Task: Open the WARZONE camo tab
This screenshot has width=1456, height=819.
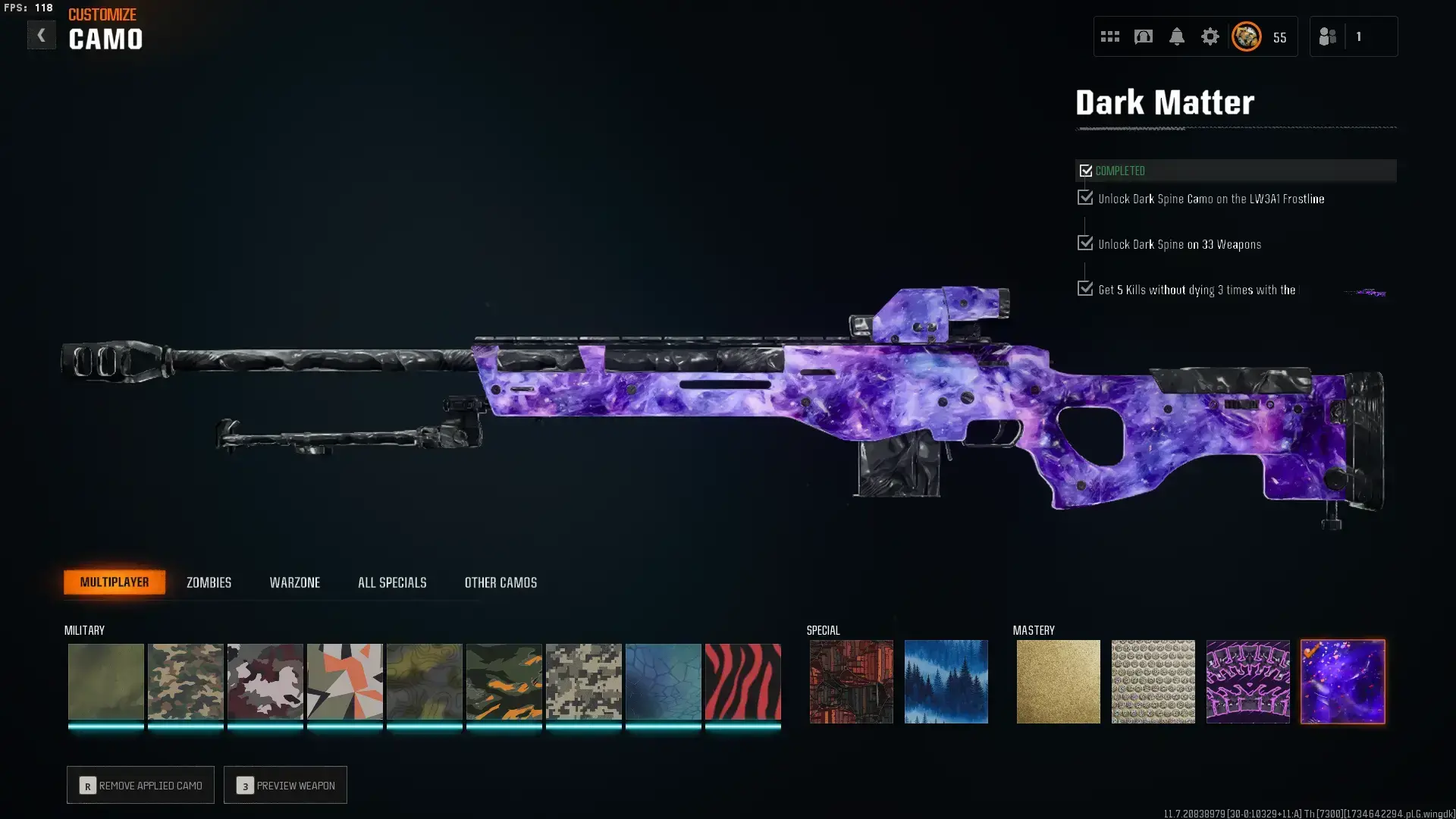Action: (x=295, y=582)
